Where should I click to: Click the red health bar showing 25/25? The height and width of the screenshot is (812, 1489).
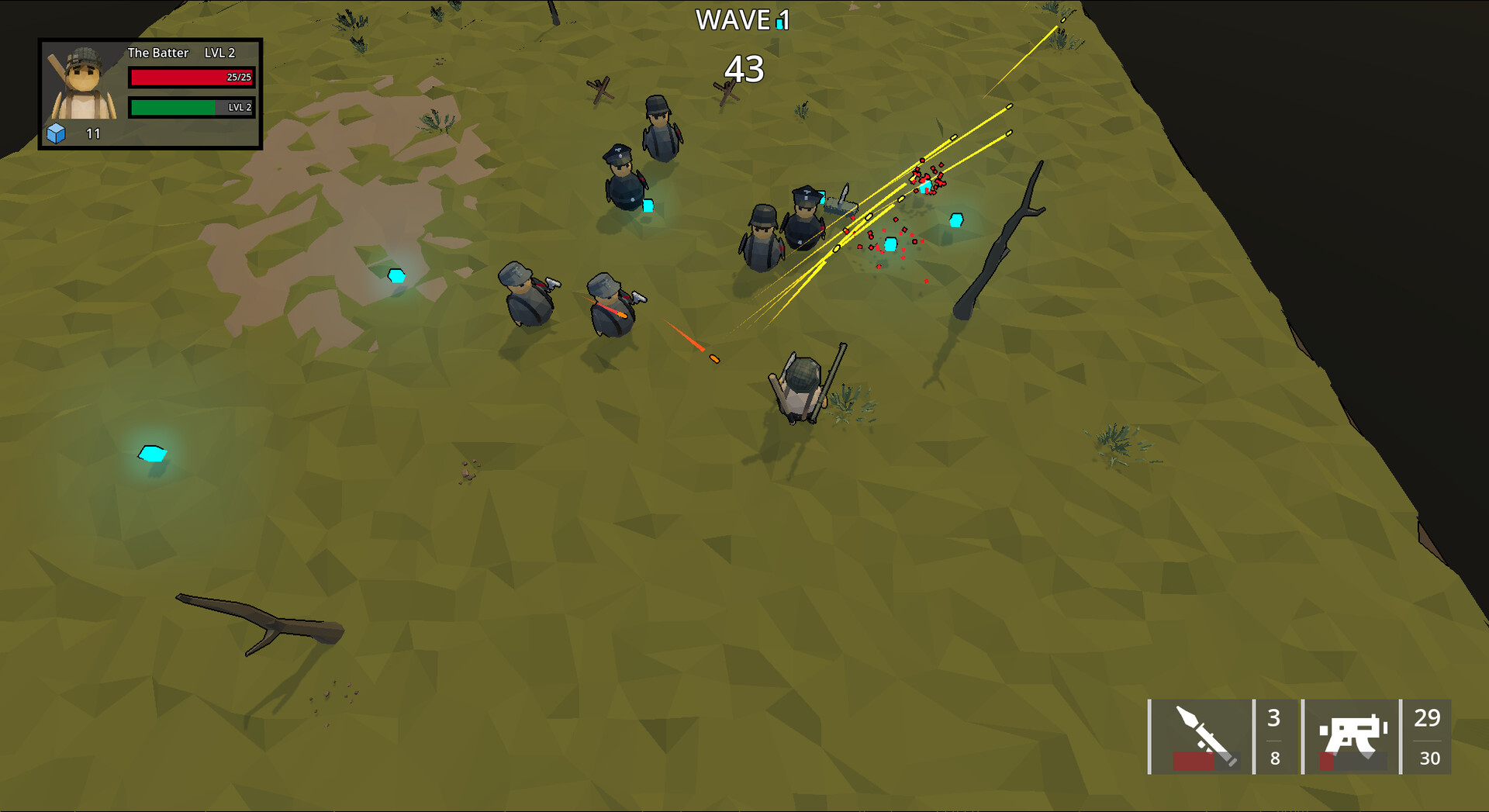pos(191,77)
